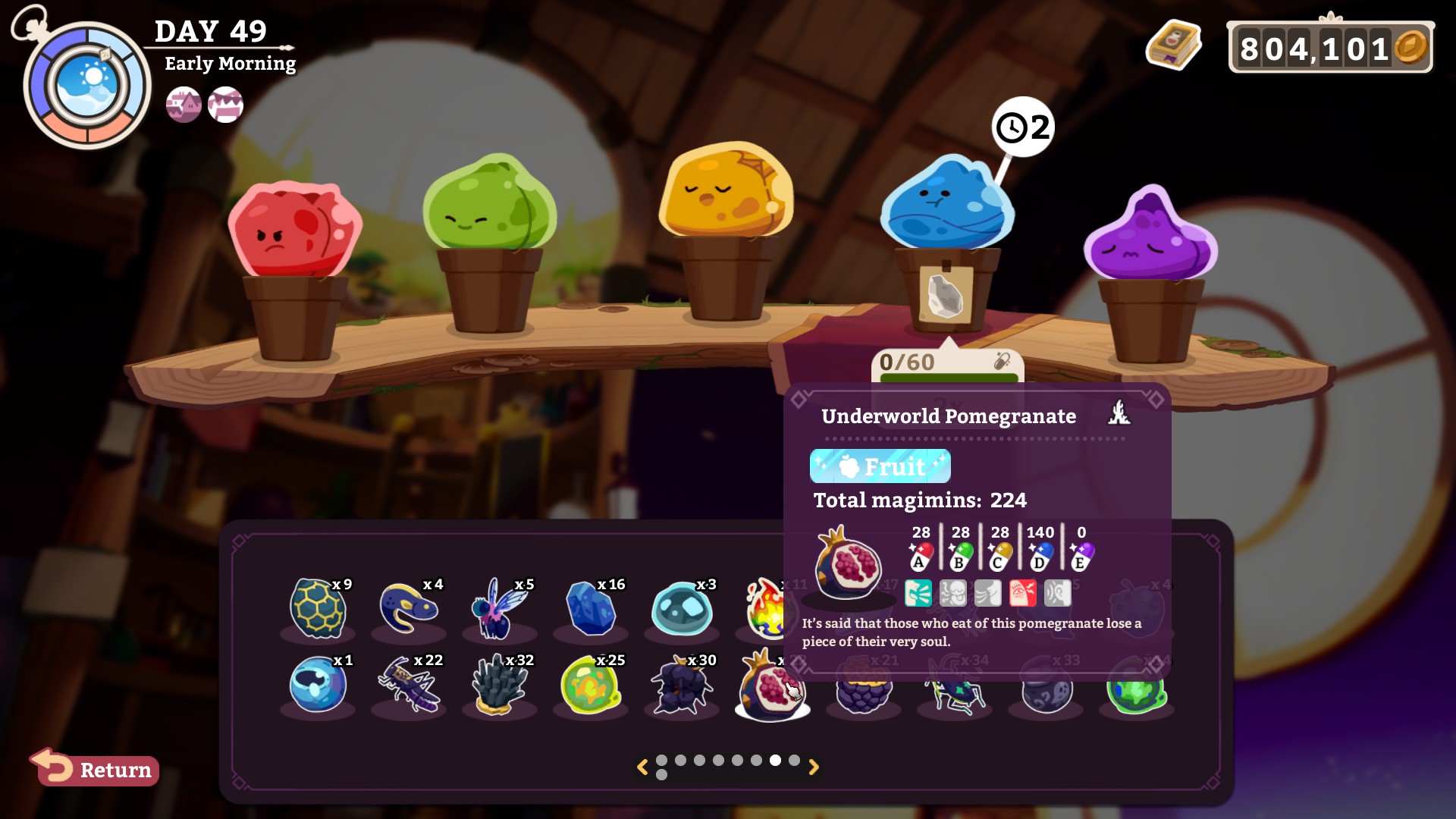1456x819 pixels.
Task: Choose the blue crystal ingredient
Action: pos(591,608)
